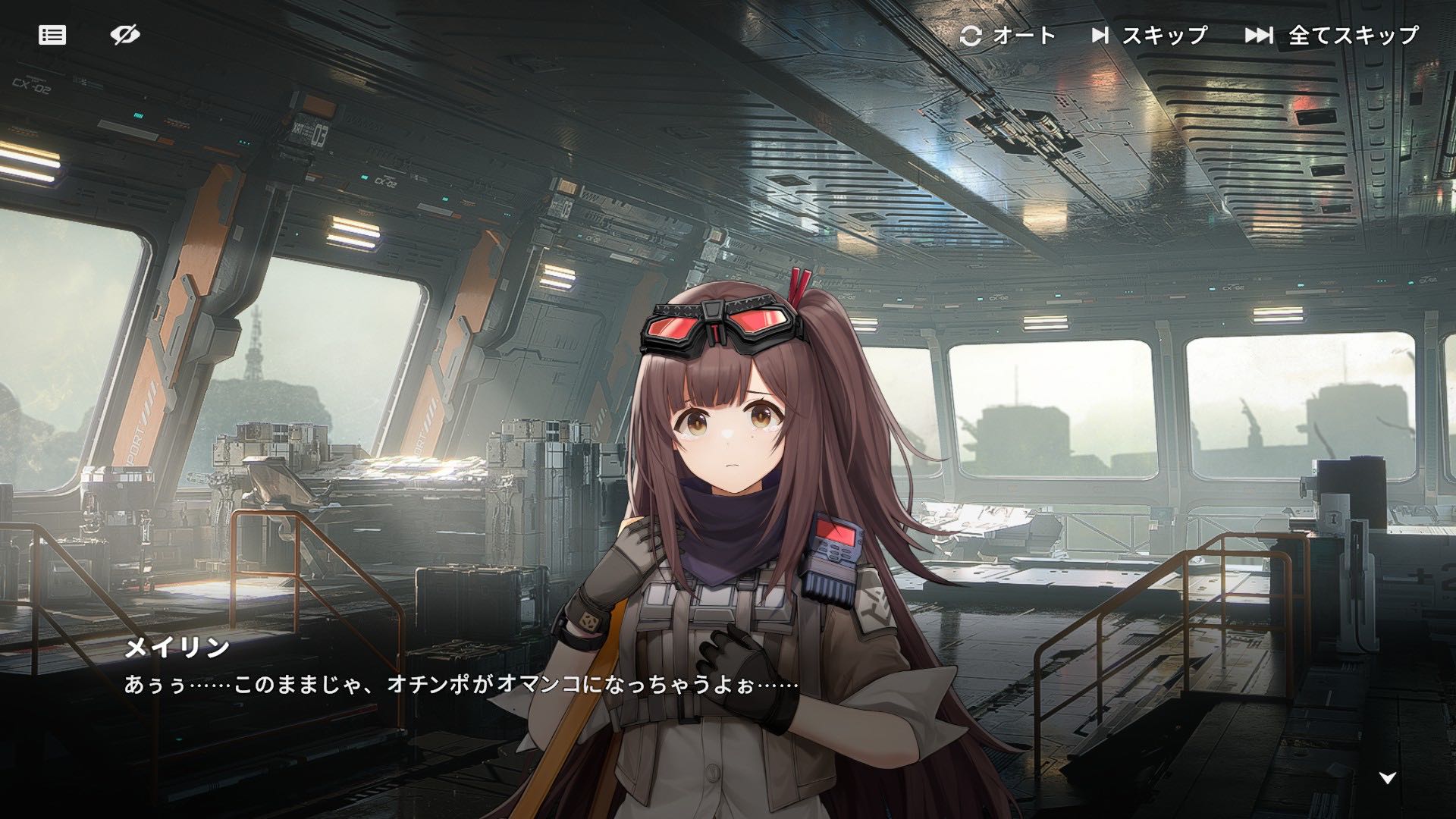1456x819 pixels.
Task: Open the dialogue log list icon
Action: pyautogui.click(x=52, y=35)
